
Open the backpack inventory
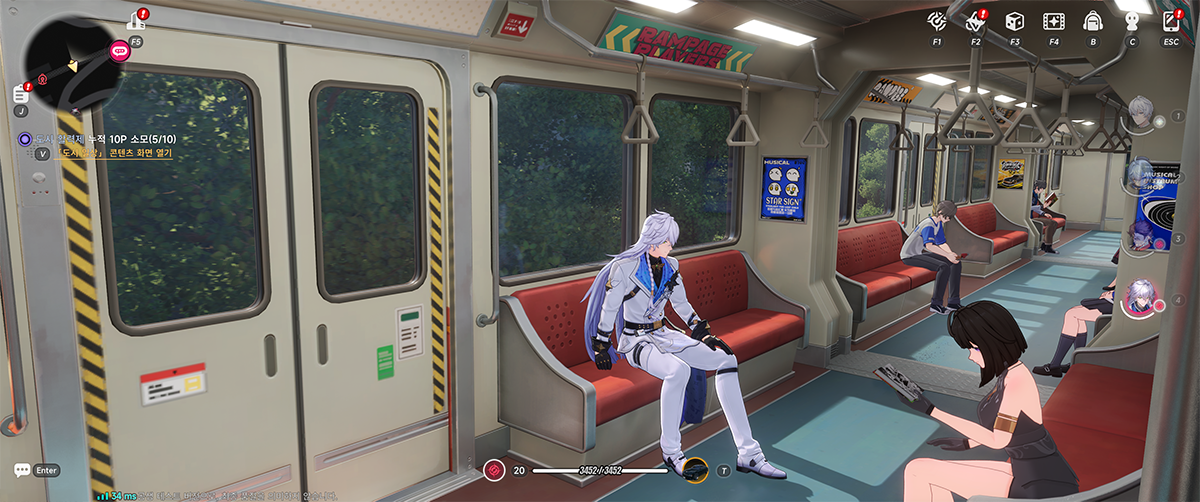coord(1093,22)
